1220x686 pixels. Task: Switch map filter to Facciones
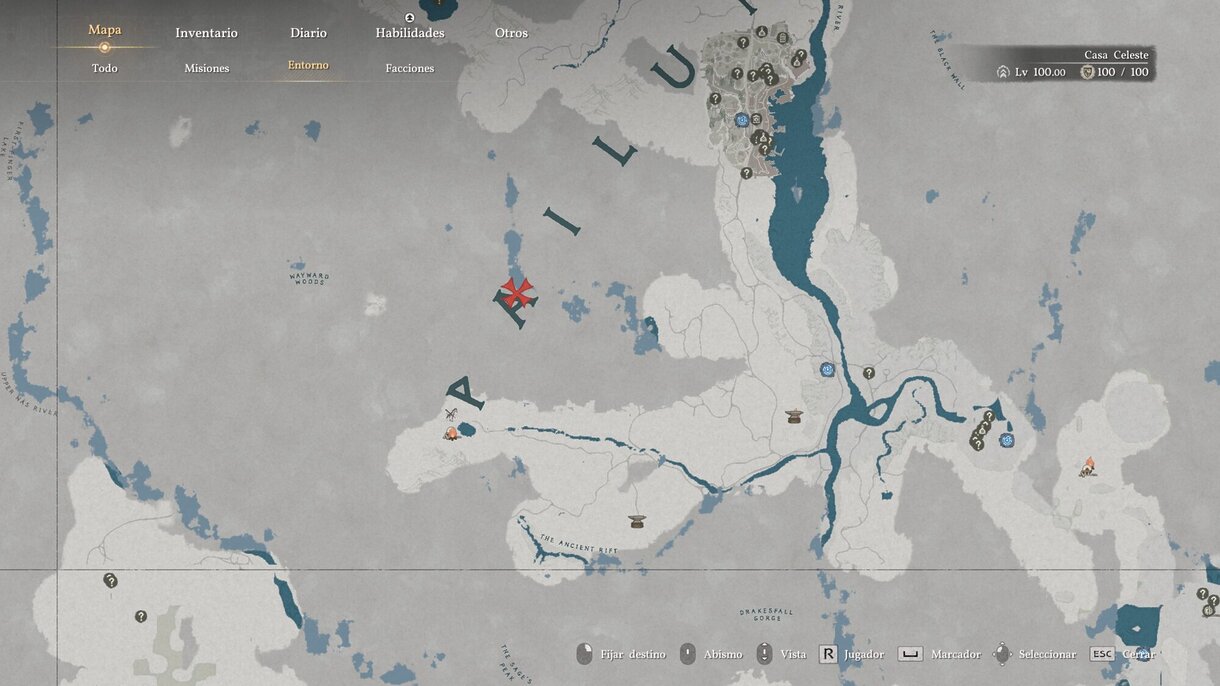coord(410,68)
